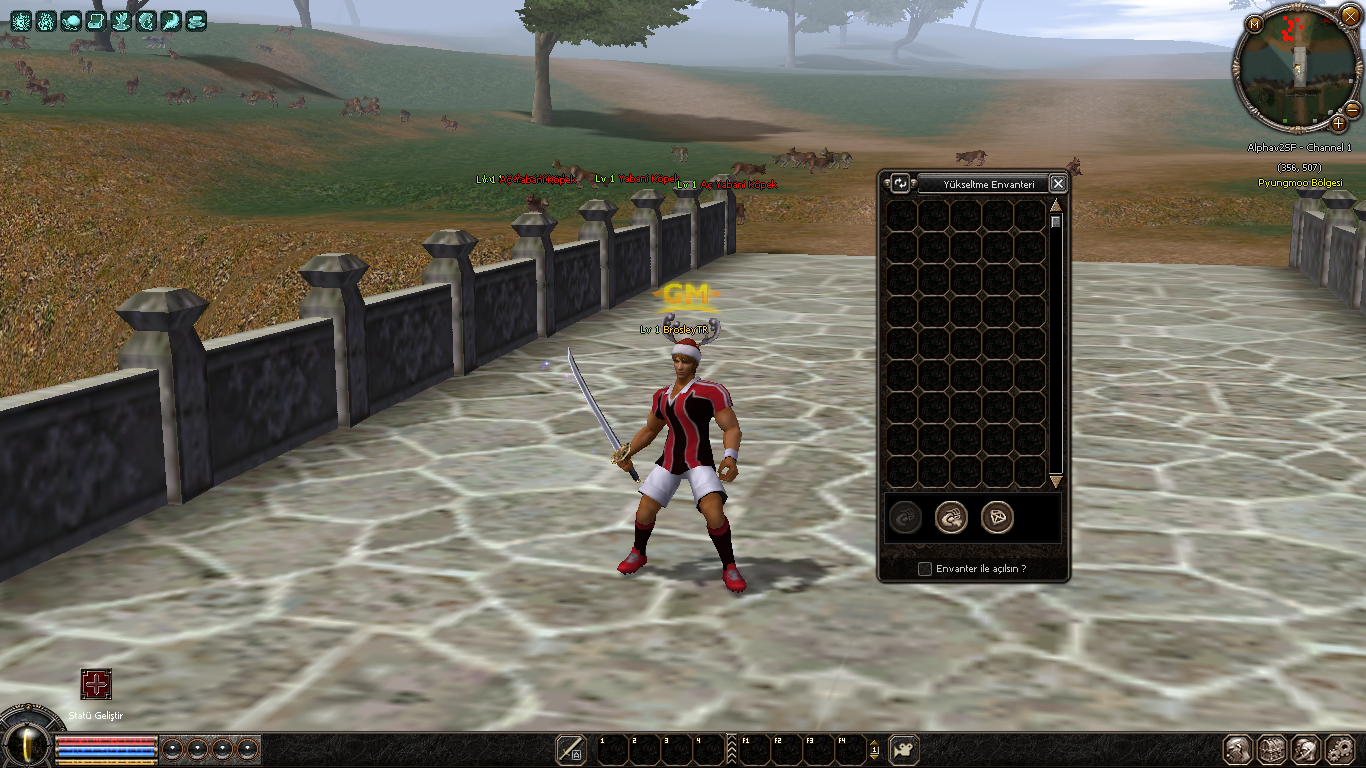This screenshot has height=768, width=1366.
Task: Click the middle round icon in the upgrade window
Action: tap(951, 517)
